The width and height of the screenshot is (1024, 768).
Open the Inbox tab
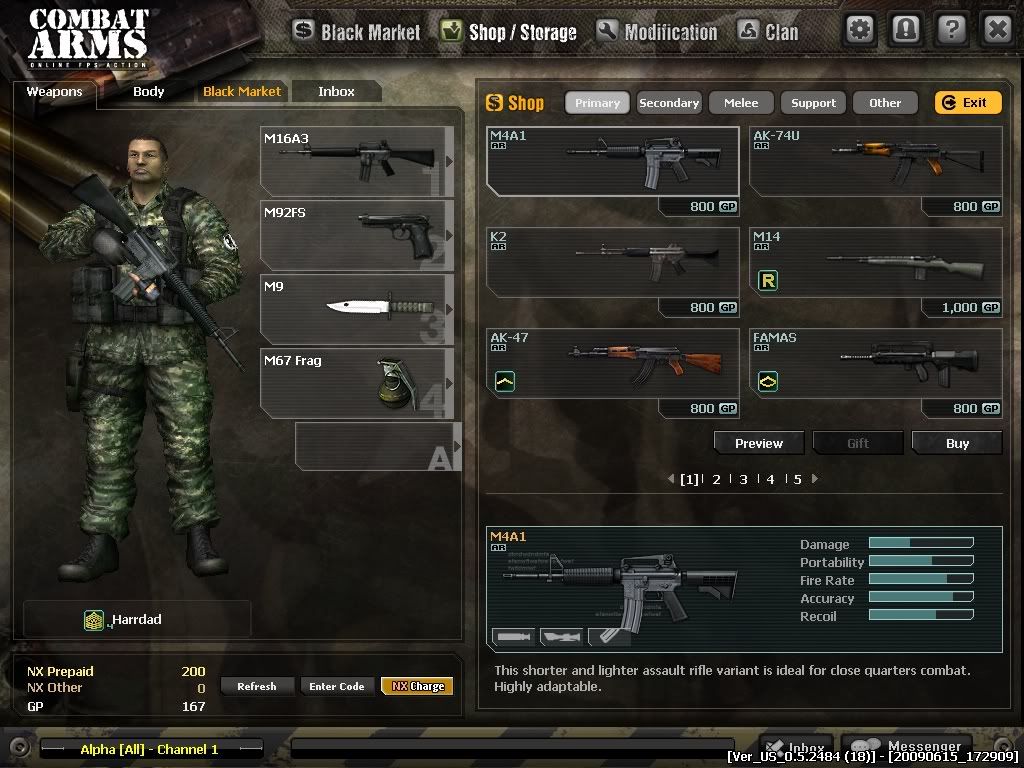[336, 92]
